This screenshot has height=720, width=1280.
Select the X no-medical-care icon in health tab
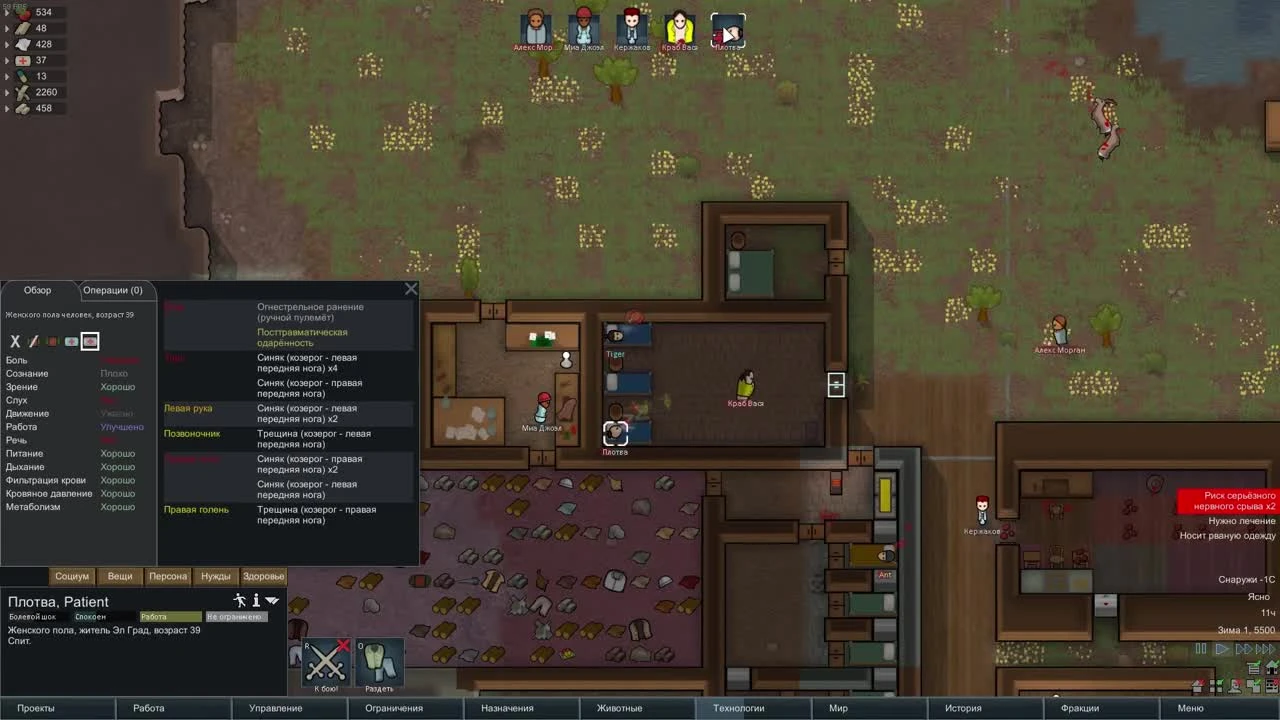click(x=15, y=342)
